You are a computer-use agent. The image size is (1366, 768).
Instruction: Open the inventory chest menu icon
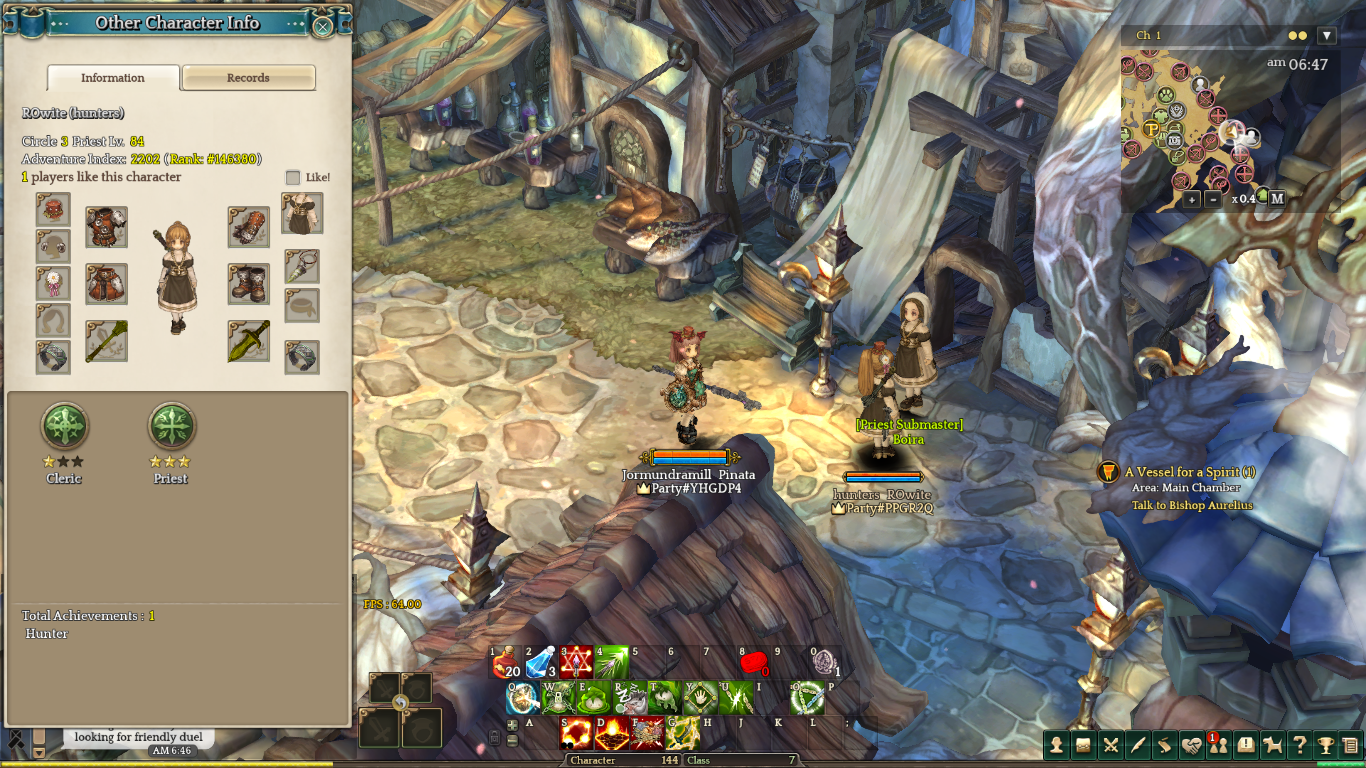[1083, 745]
